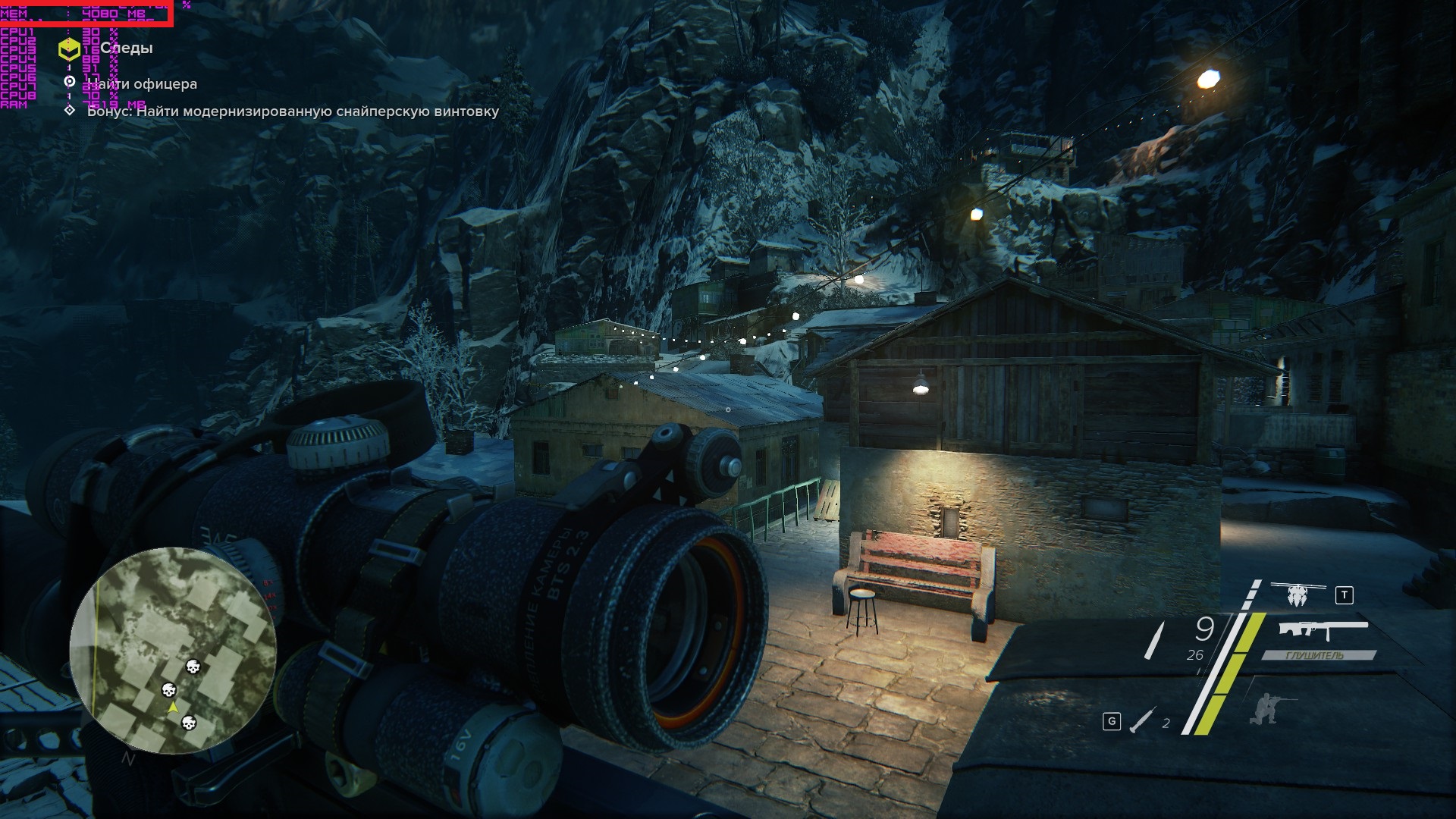
Task: Select the yellow cube icon beside "Следы"
Action: point(69,50)
